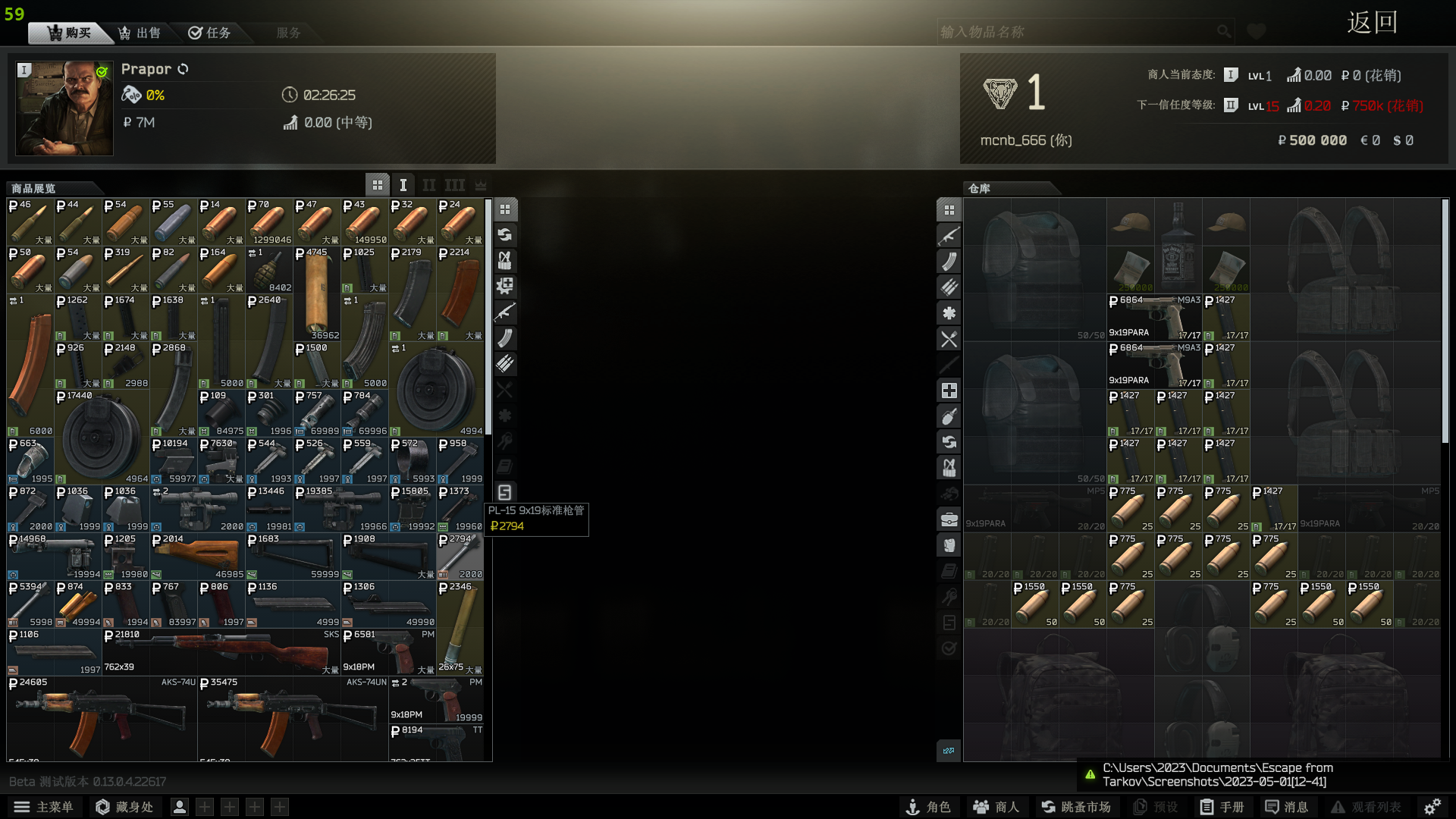Select the SKS rifle priced 21810
The width and height of the screenshot is (1456, 819).
(x=221, y=651)
